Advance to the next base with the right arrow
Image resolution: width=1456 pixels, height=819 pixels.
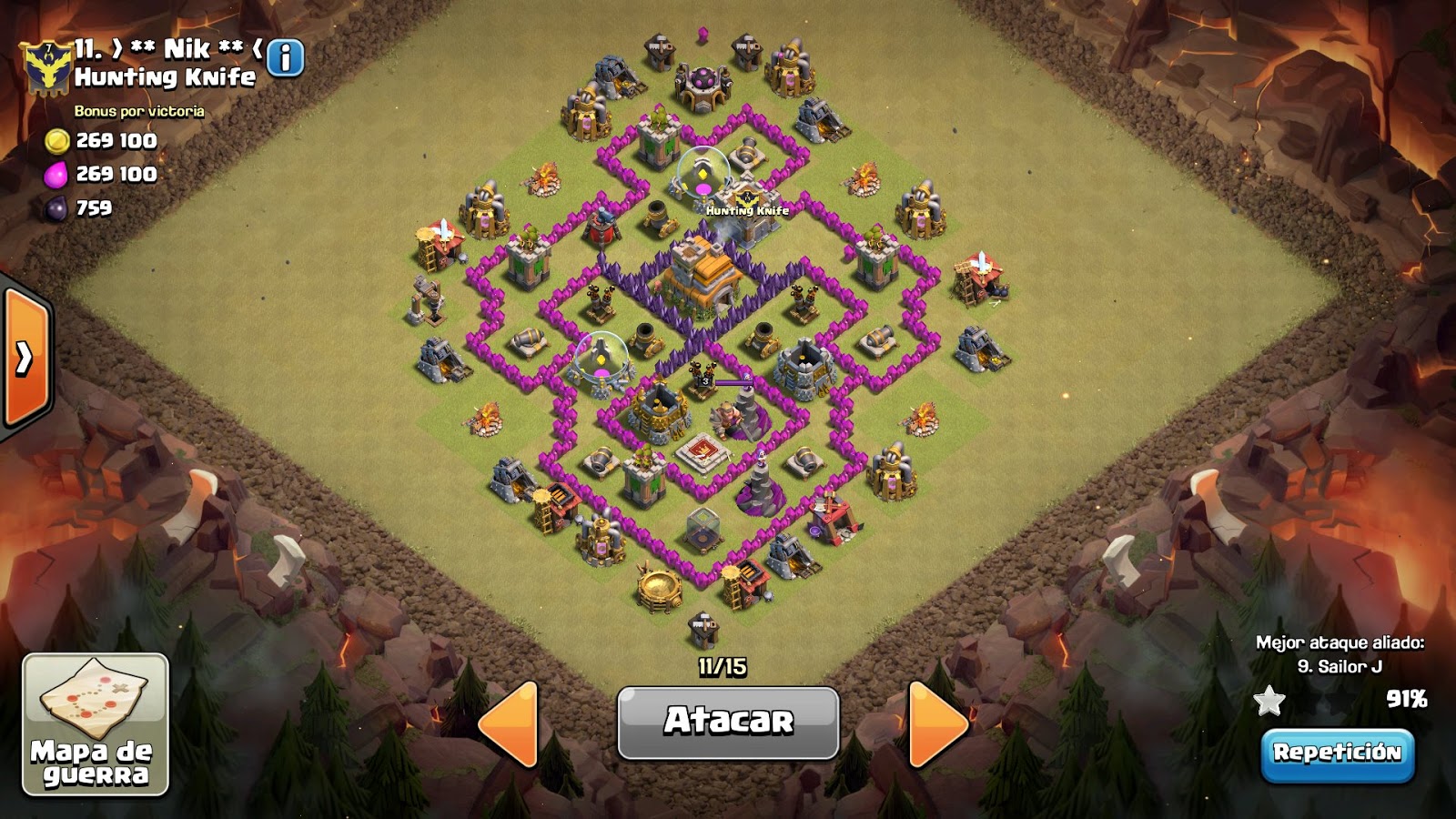935,723
